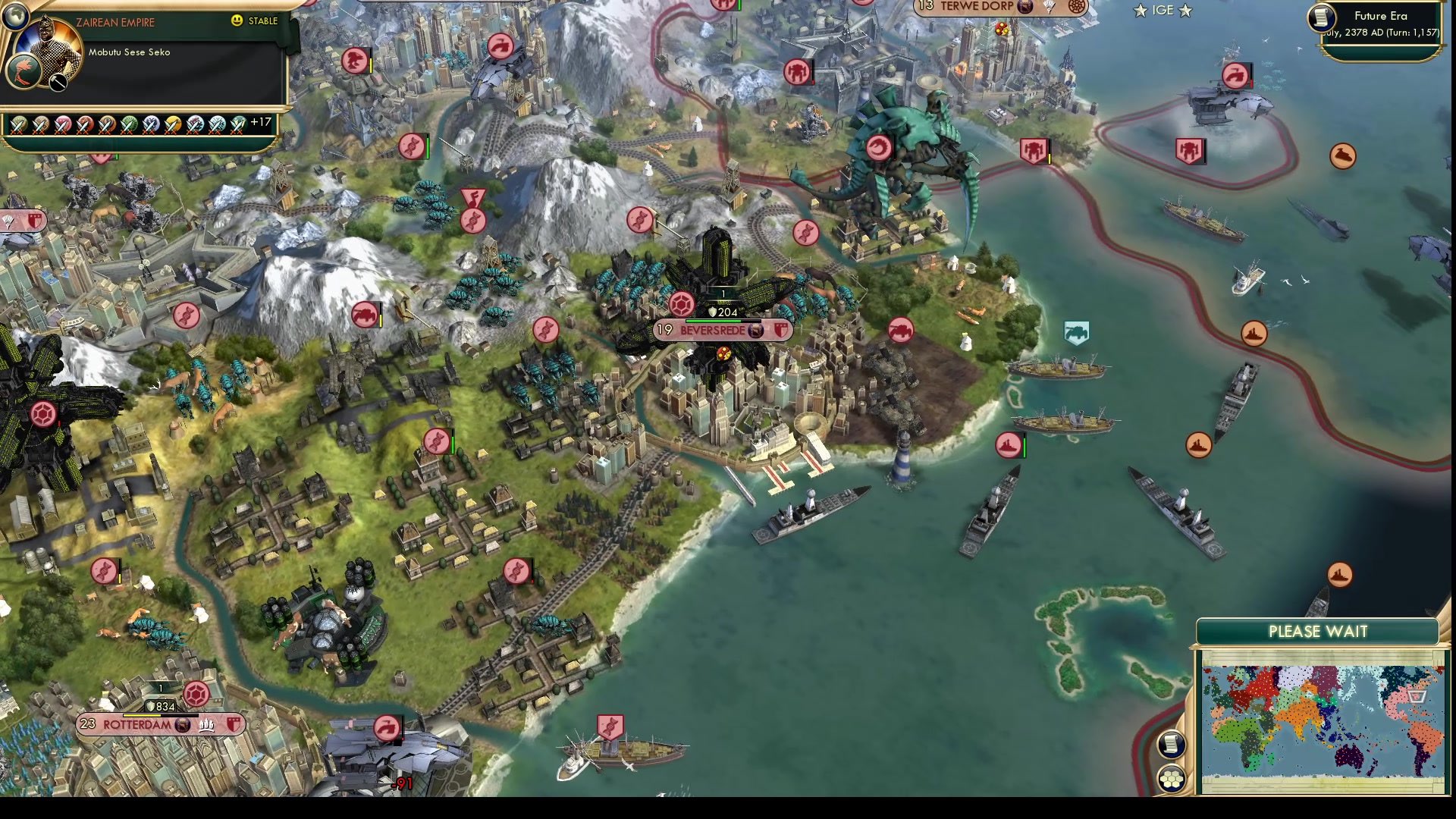1456x819 pixels.
Task: Toggle the naval icon on Rotterdam's banner
Action: pyautogui.click(x=206, y=726)
